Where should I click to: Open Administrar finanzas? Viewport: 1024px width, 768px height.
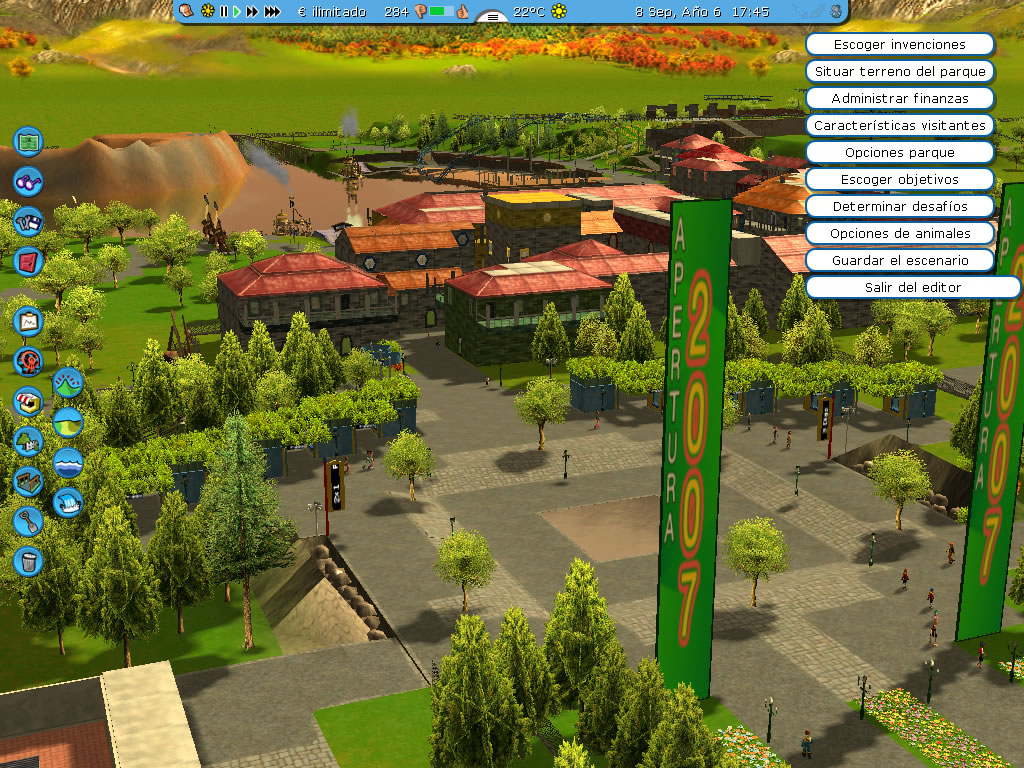tap(899, 99)
